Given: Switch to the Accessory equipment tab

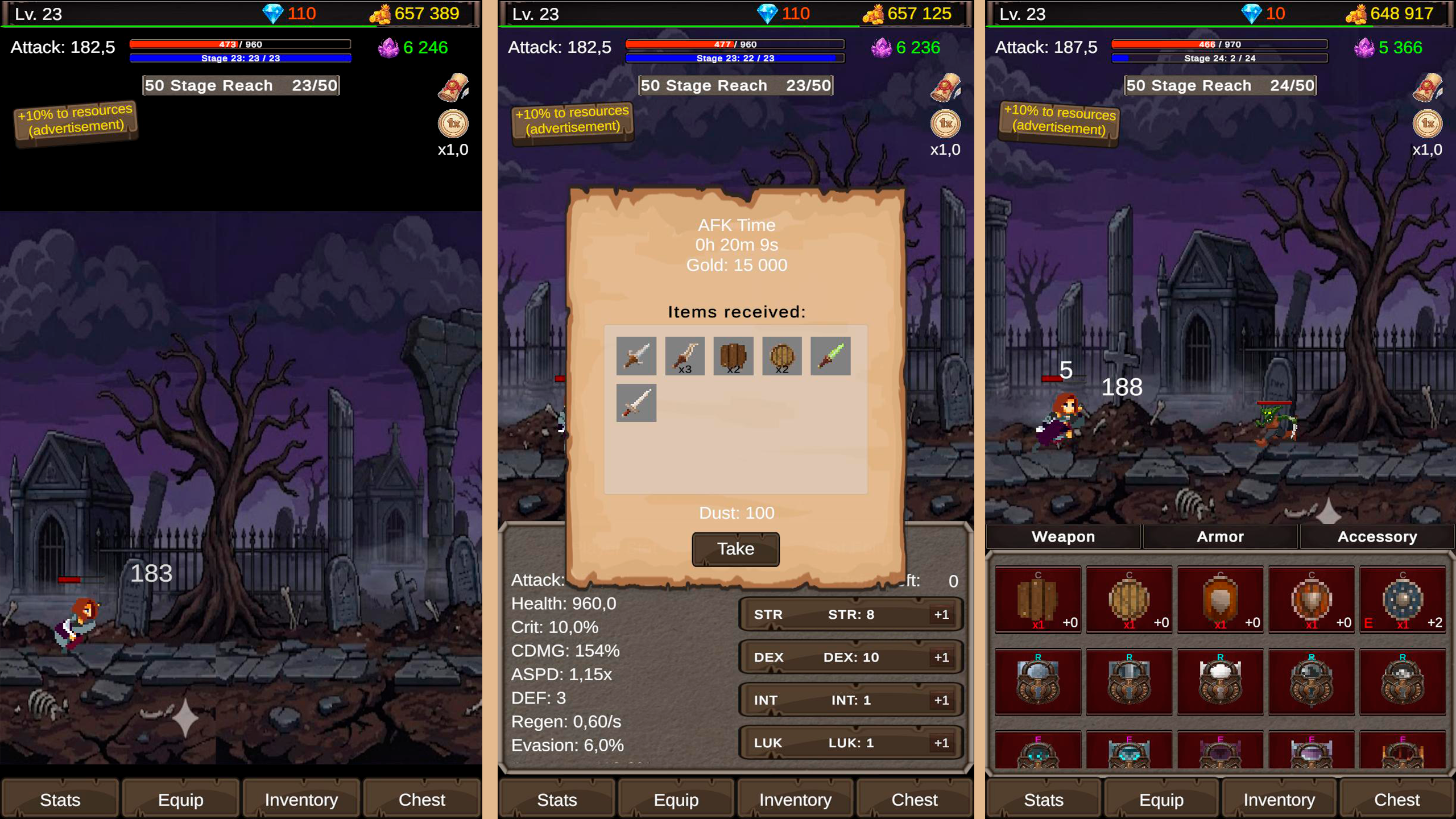Looking at the screenshot, I should click(x=1376, y=536).
